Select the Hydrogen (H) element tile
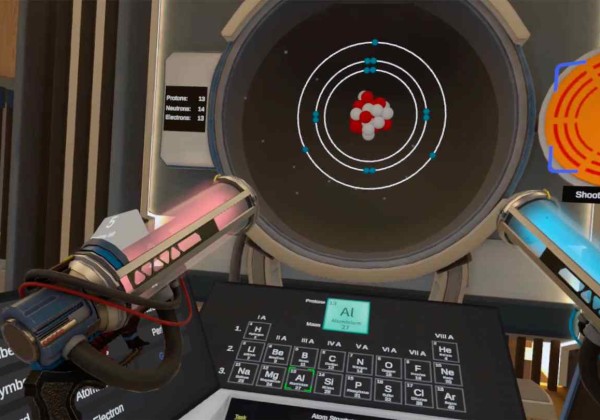 pyautogui.click(x=257, y=331)
